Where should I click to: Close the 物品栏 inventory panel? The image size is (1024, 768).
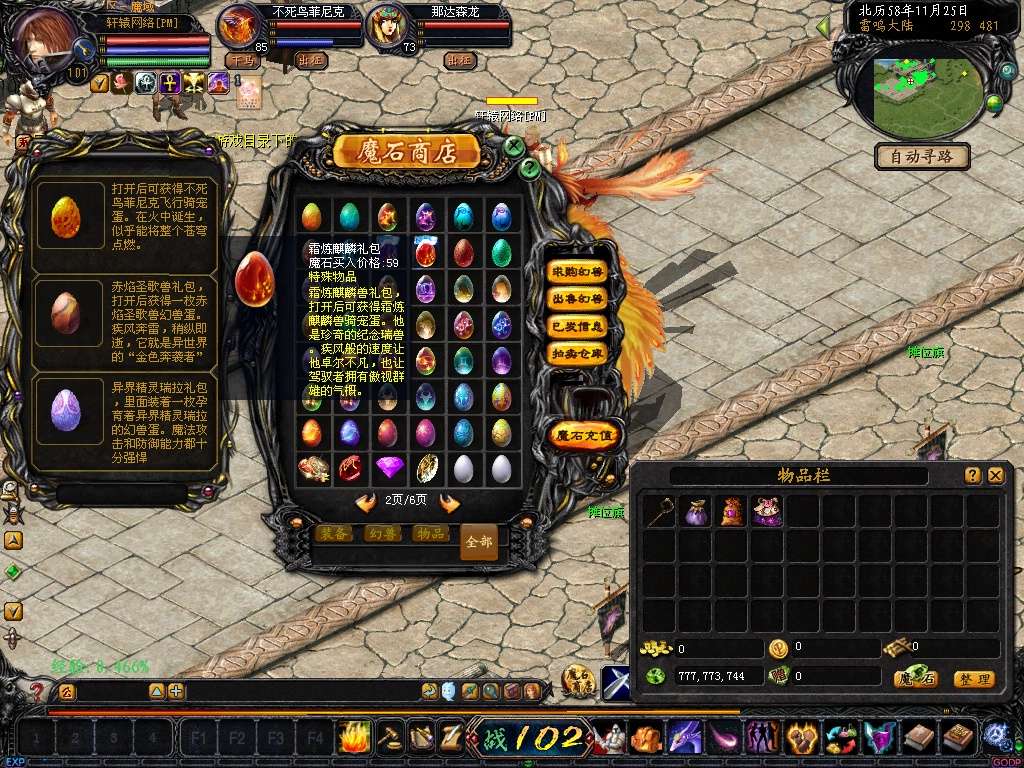996,476
